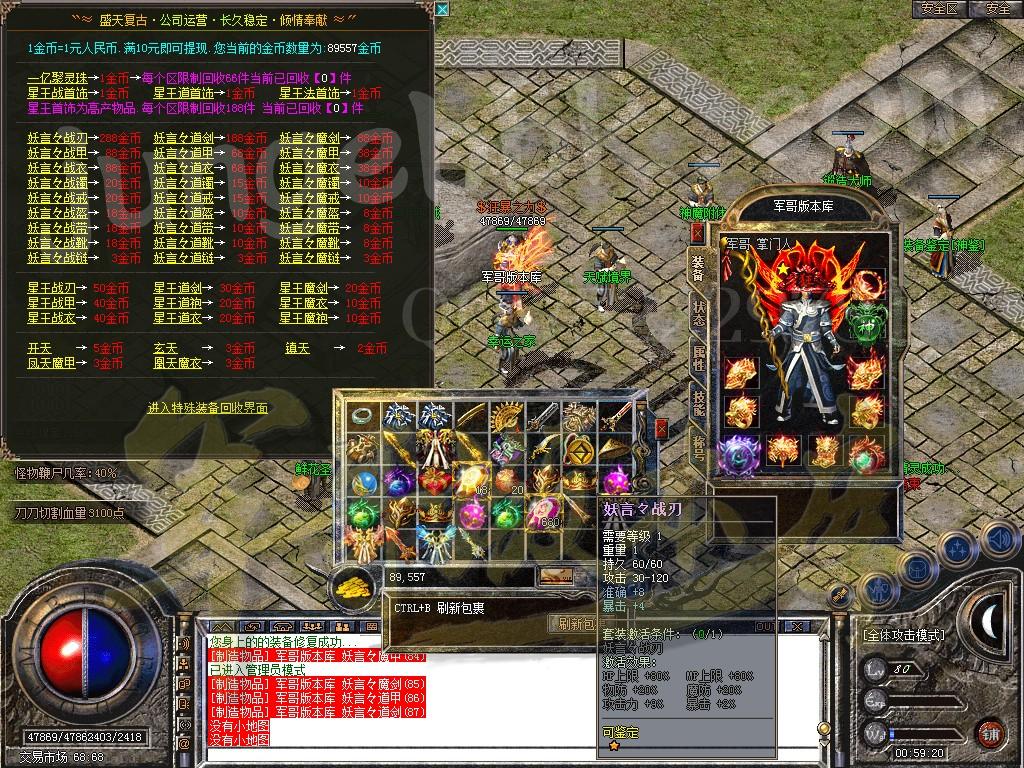
Task: Open the special equipment recycling link
Action: [x=208, y=408]
